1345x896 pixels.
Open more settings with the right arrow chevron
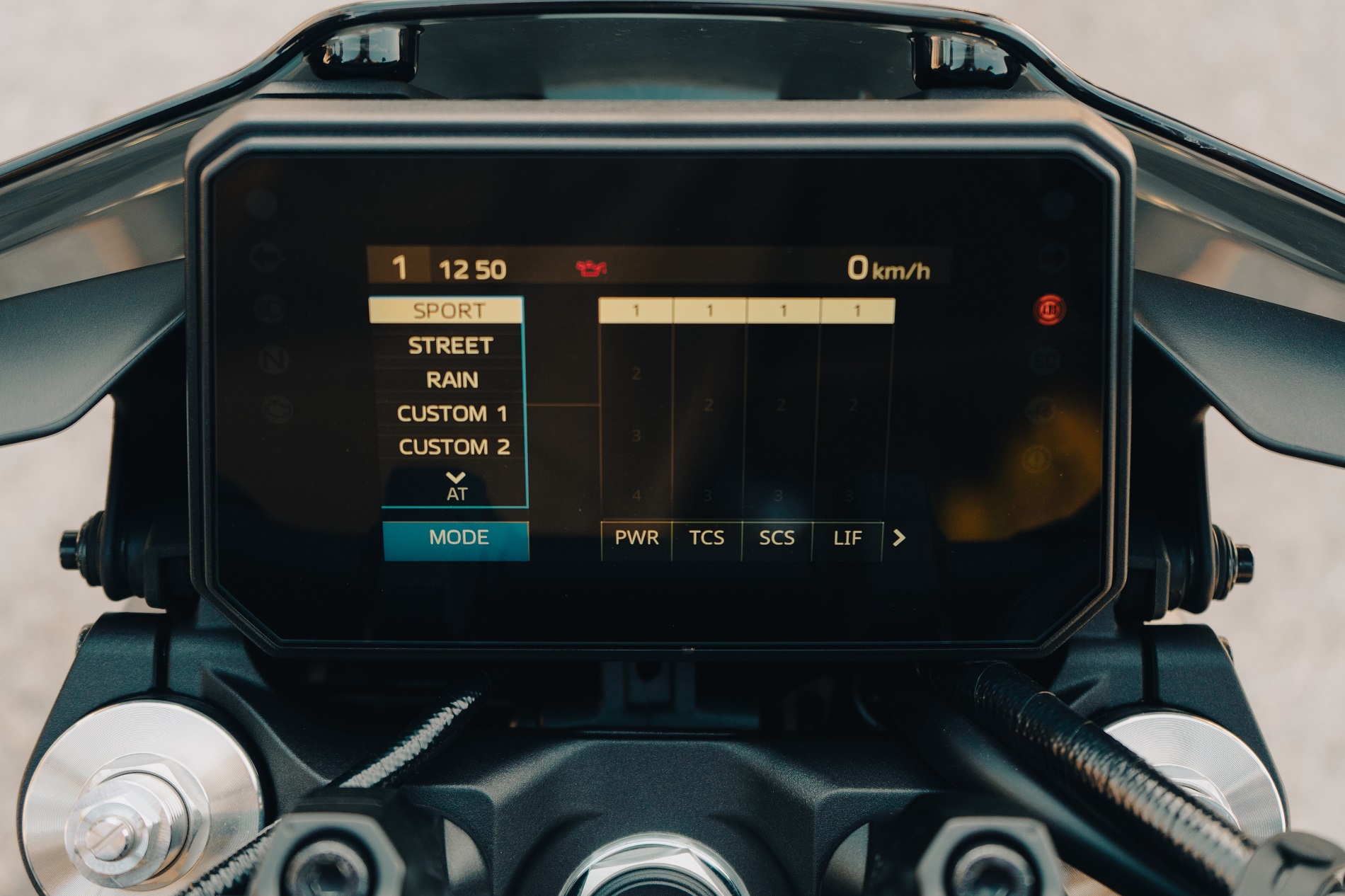point(900,537)
